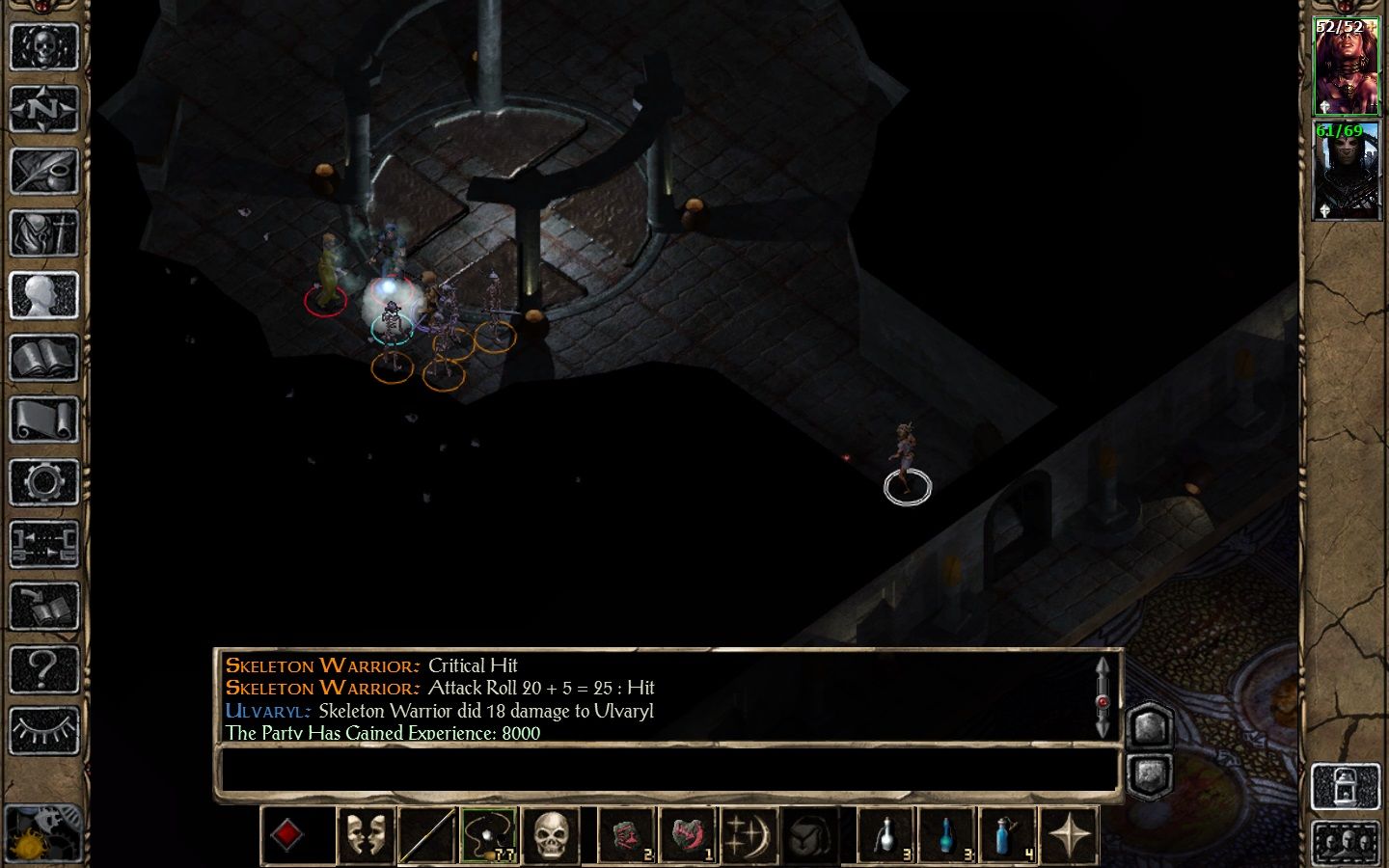Cast the stars and crescent moon quick spell
Viewport: 1389px width, 868px height.
coord(749,835)
